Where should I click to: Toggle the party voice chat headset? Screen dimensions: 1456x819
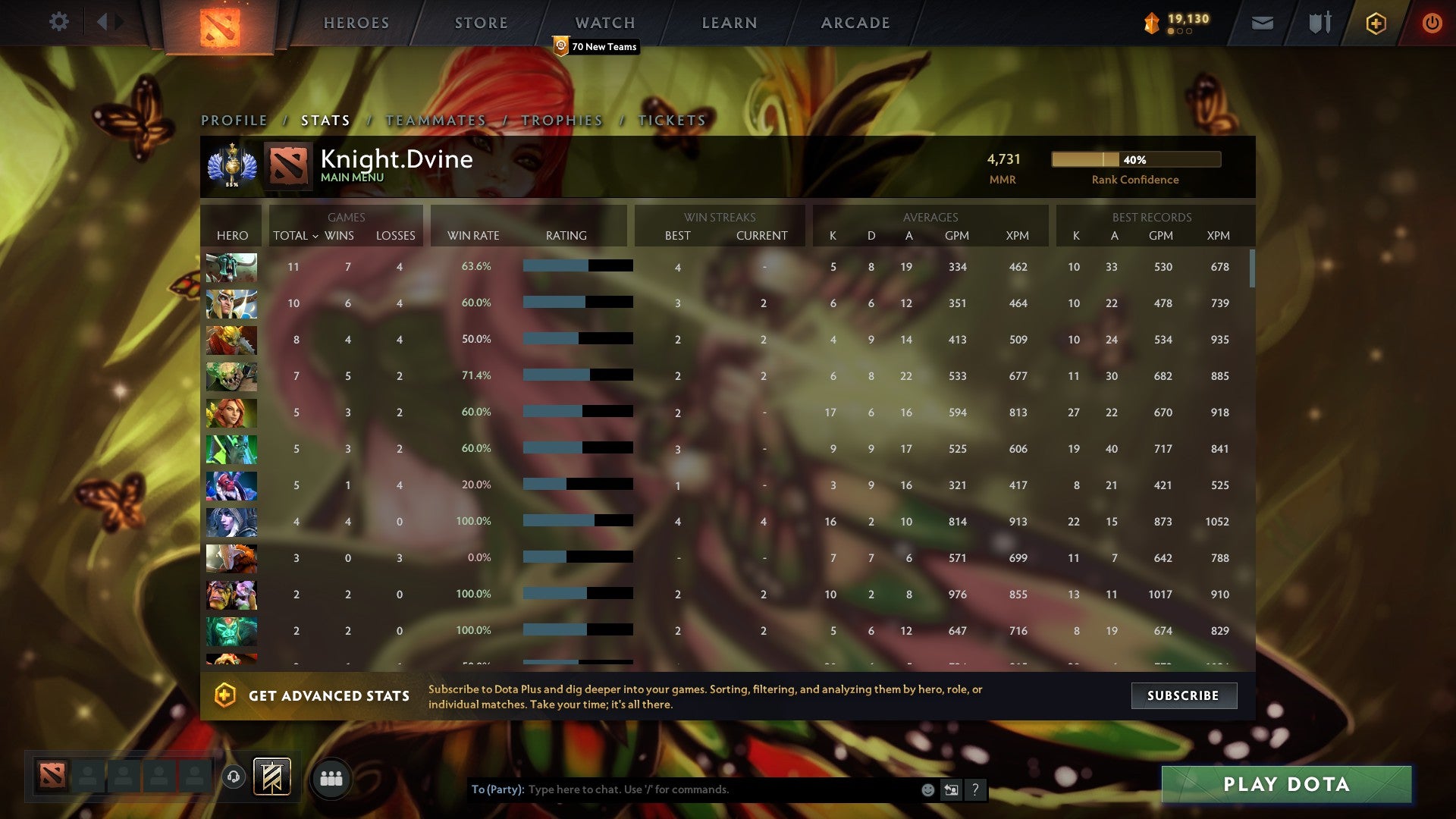click(233, 778)
